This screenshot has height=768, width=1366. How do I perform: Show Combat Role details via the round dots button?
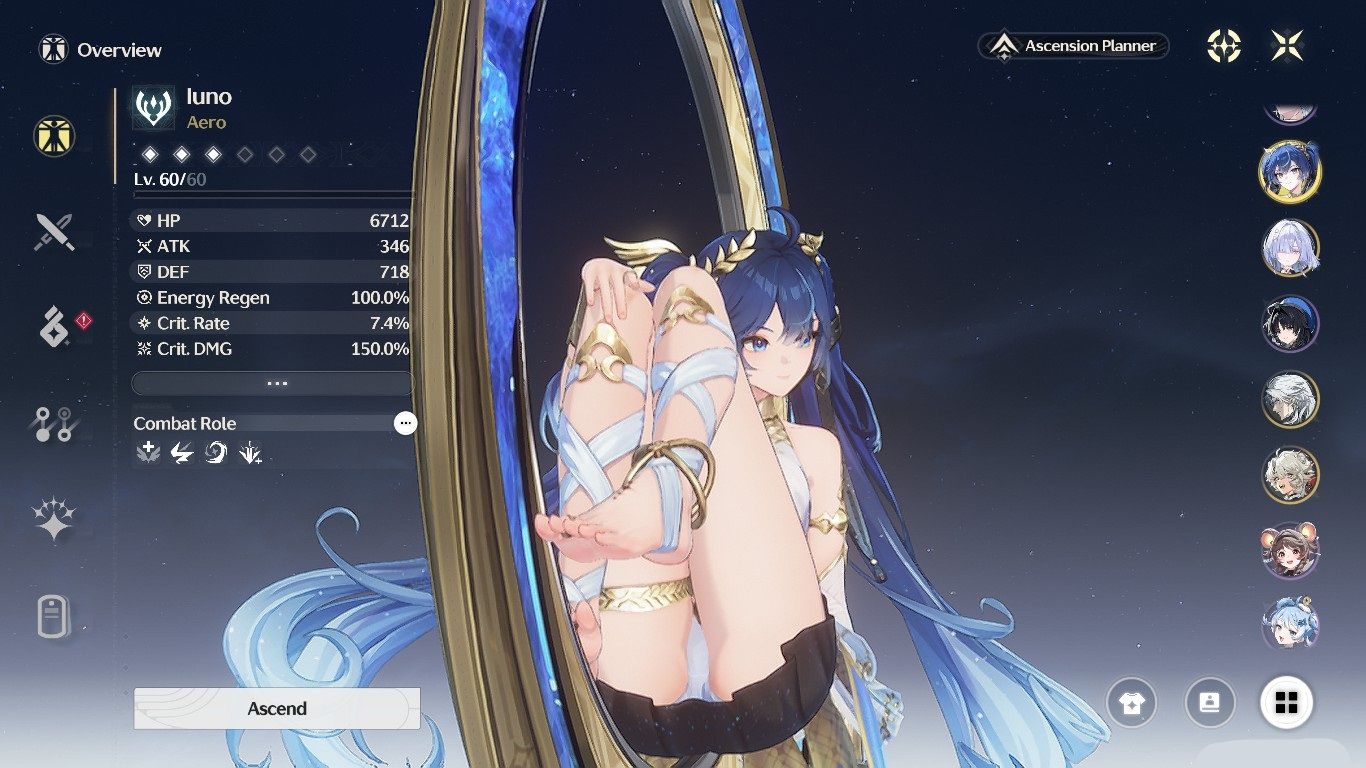click(405, 423)
